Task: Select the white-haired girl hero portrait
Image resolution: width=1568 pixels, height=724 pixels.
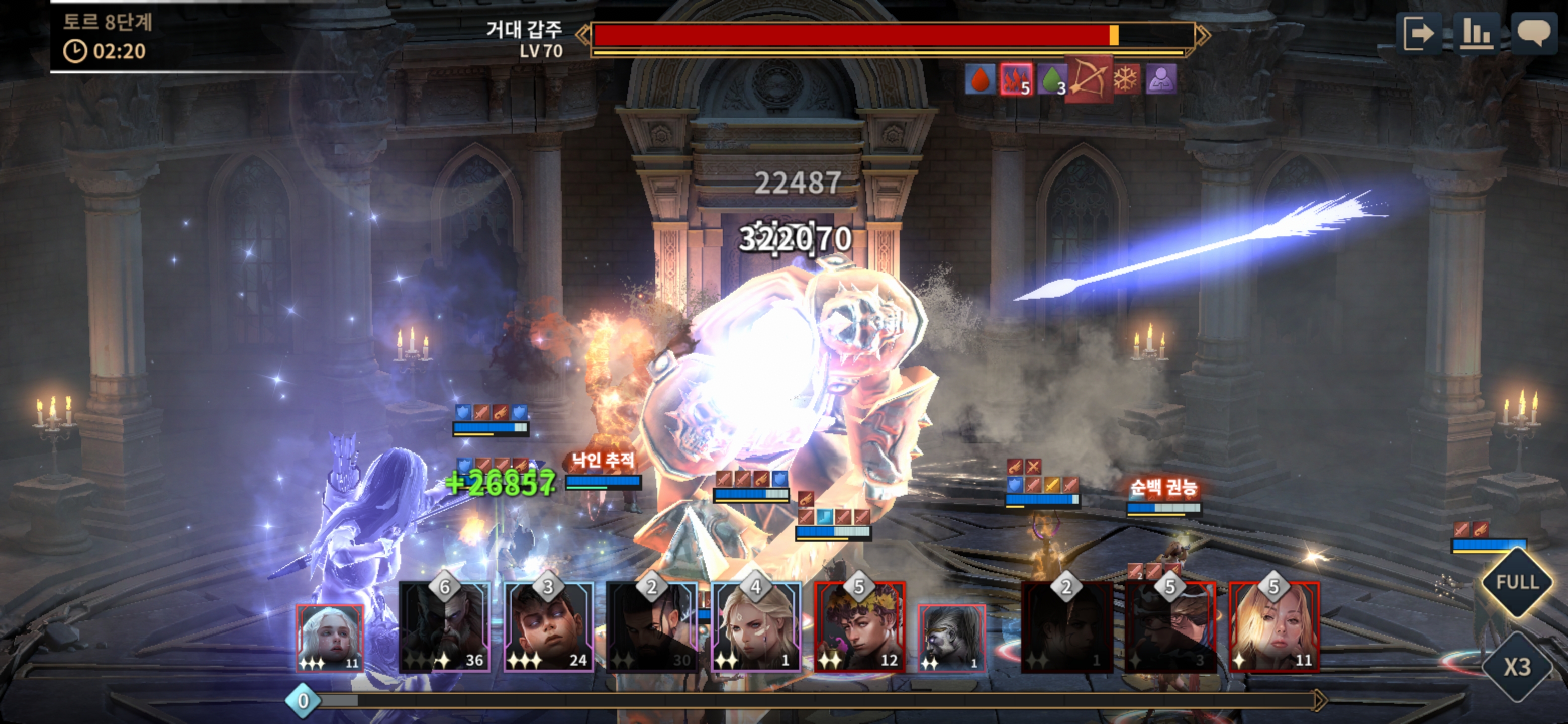Action: pyautogui.click(x=329, y=638)
